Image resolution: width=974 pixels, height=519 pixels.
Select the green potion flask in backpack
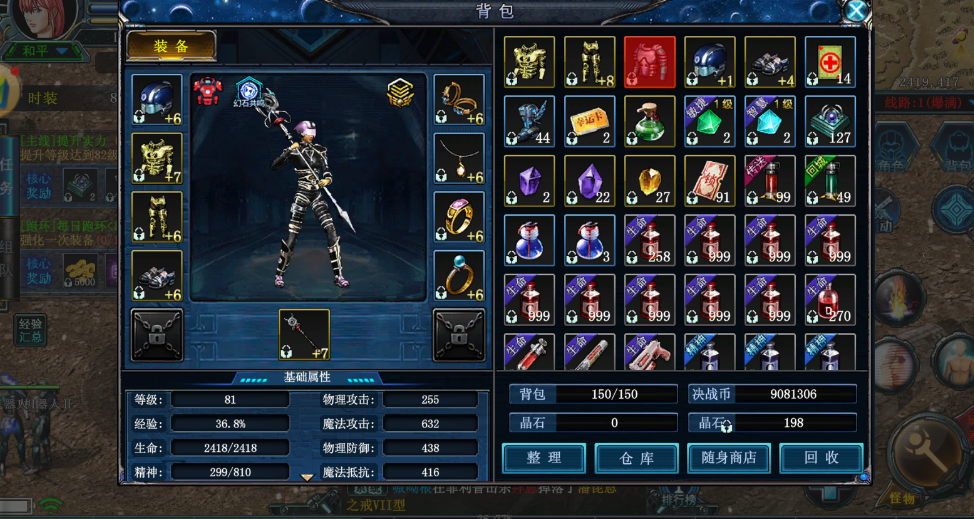coord(650,121)
